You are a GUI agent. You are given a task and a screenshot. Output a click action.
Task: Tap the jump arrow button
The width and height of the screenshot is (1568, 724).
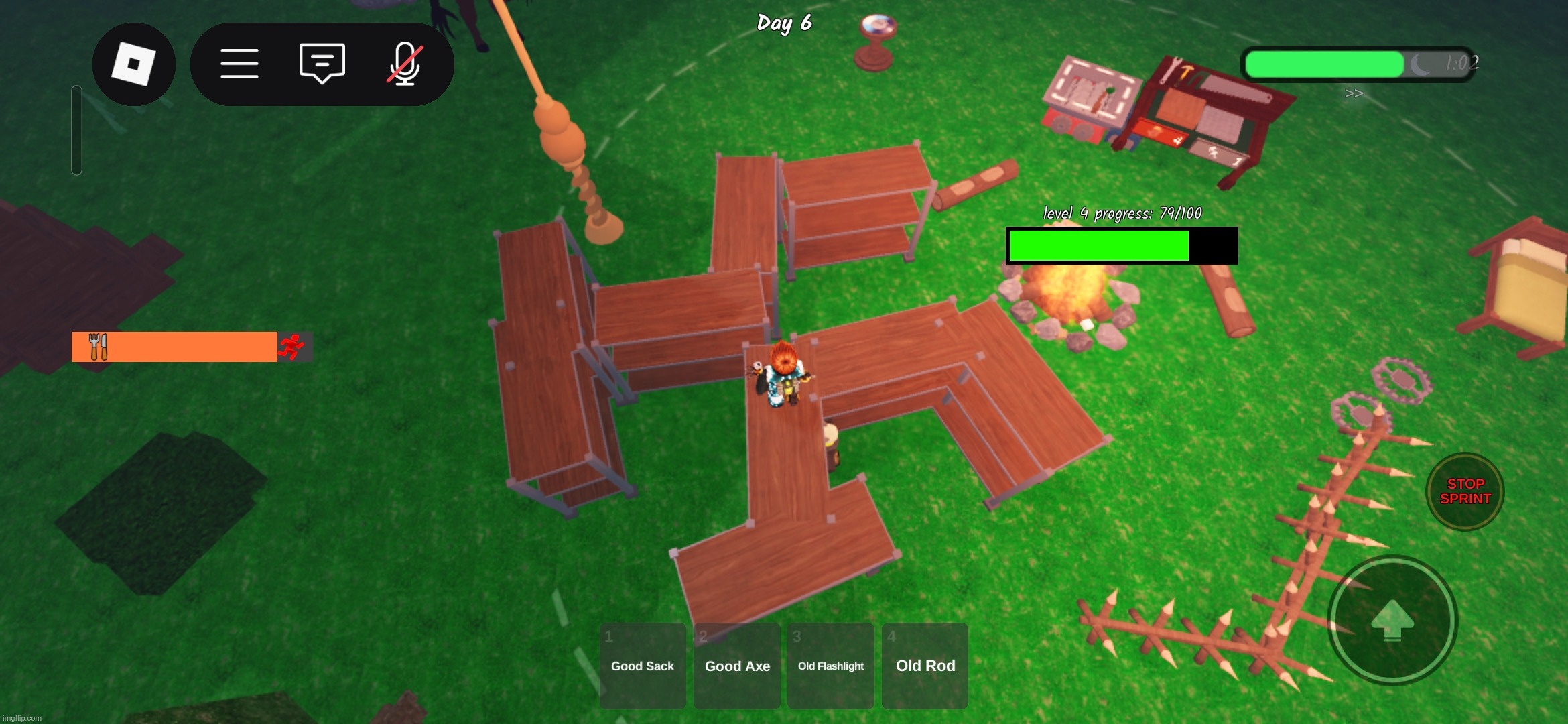pos(1392,621)
